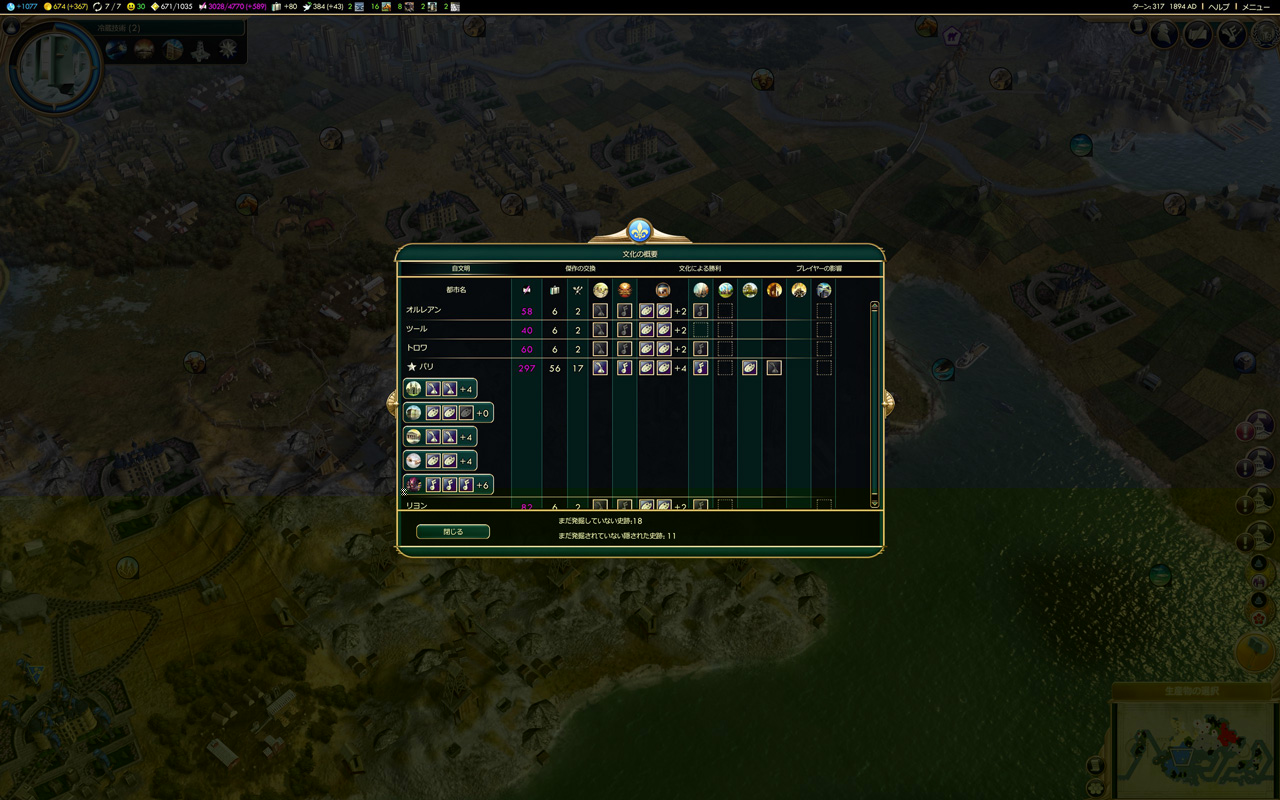Open the メニュー in the top bar
Image resolution: width=1280 pixels, height=800 pixels.
1256,7
